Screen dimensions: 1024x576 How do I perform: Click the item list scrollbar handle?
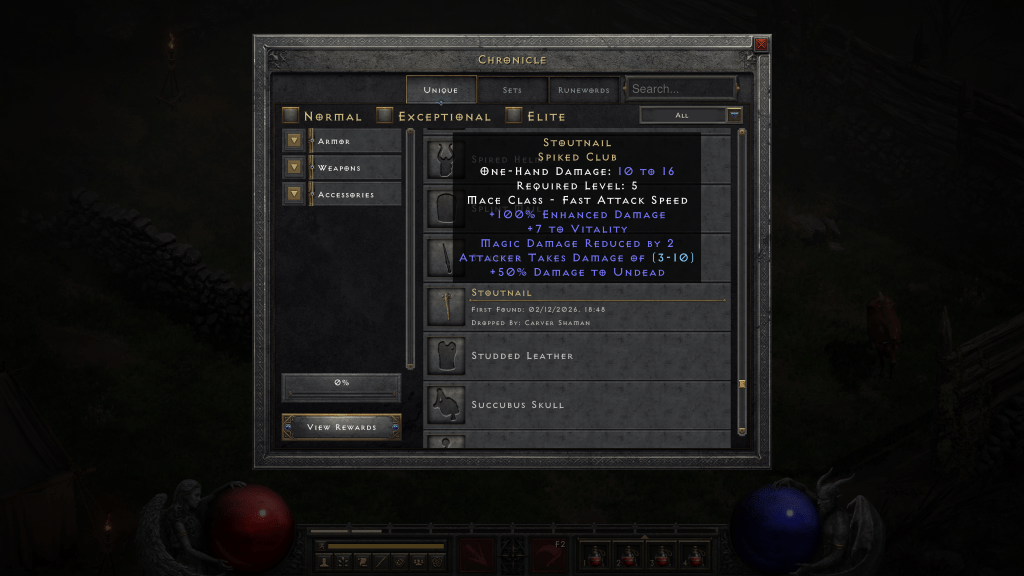[742, 384]
